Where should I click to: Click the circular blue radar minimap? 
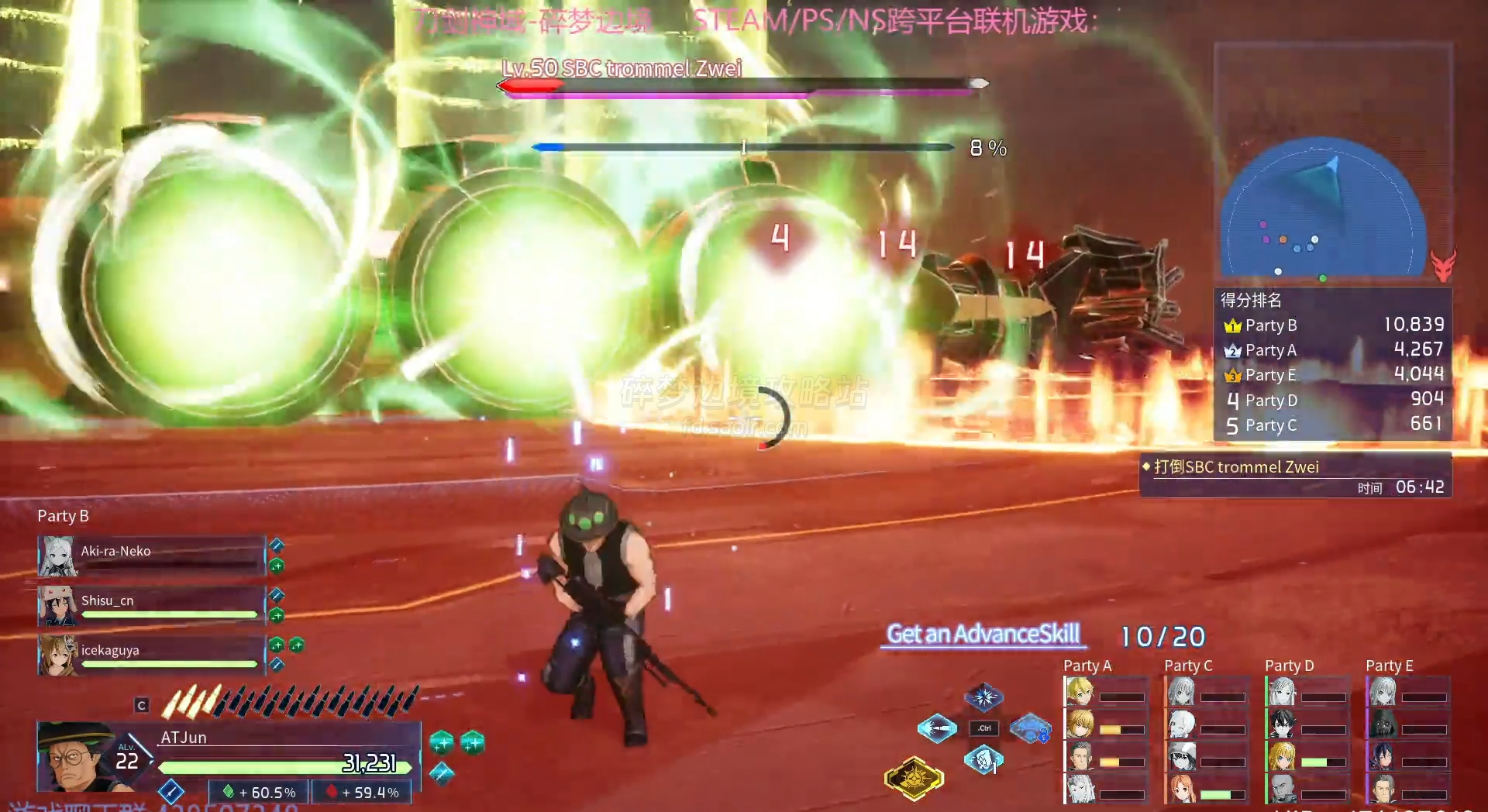point(1324,209)
